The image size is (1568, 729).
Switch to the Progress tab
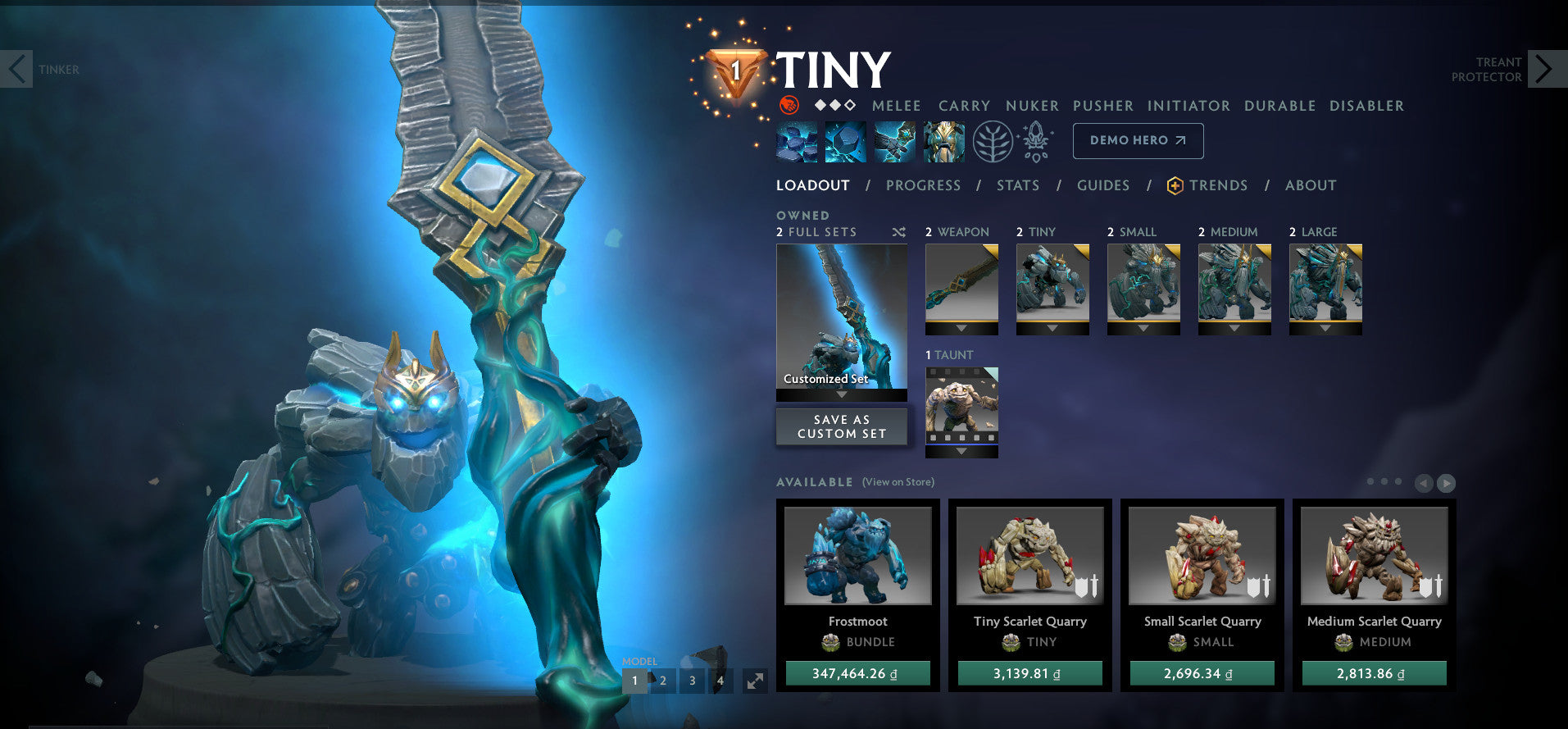(x=923, y=185)
